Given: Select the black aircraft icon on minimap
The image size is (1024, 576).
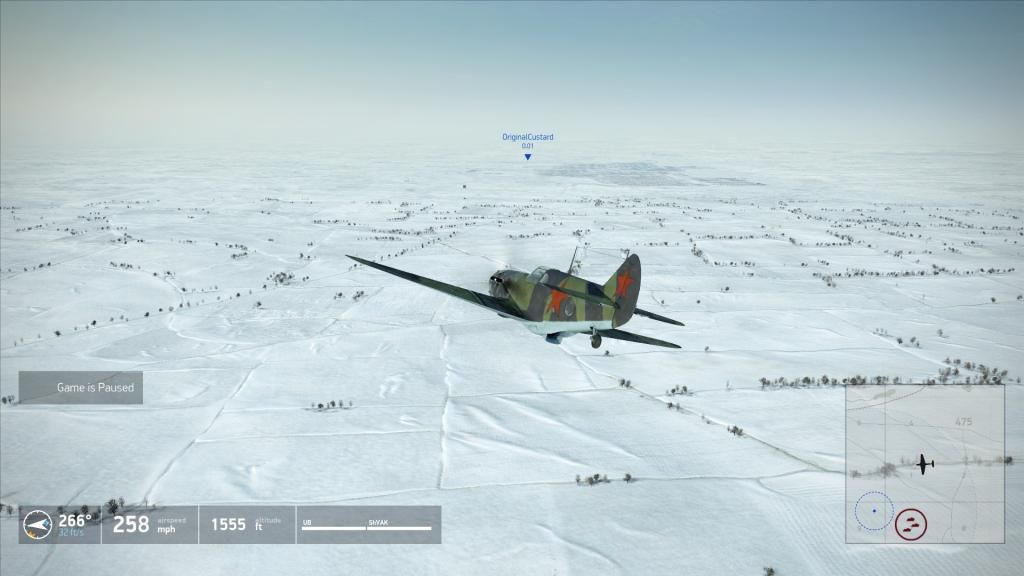Looking at the screenshot, I should (x=925, y=463).
